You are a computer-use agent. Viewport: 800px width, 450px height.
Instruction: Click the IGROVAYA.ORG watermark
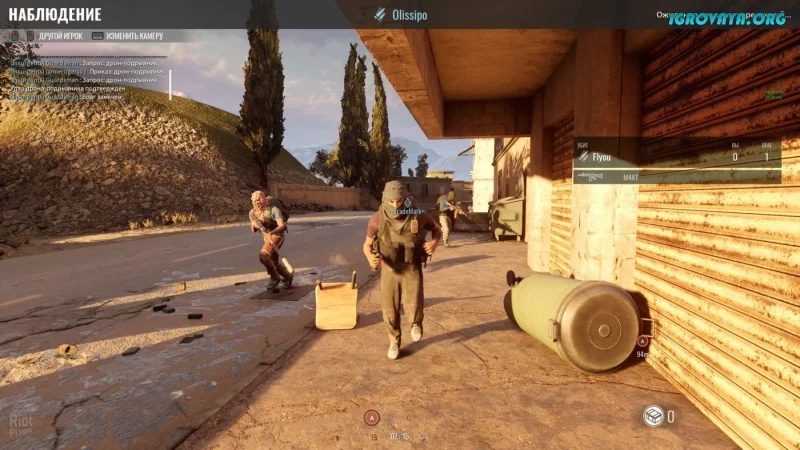[727, 17]
